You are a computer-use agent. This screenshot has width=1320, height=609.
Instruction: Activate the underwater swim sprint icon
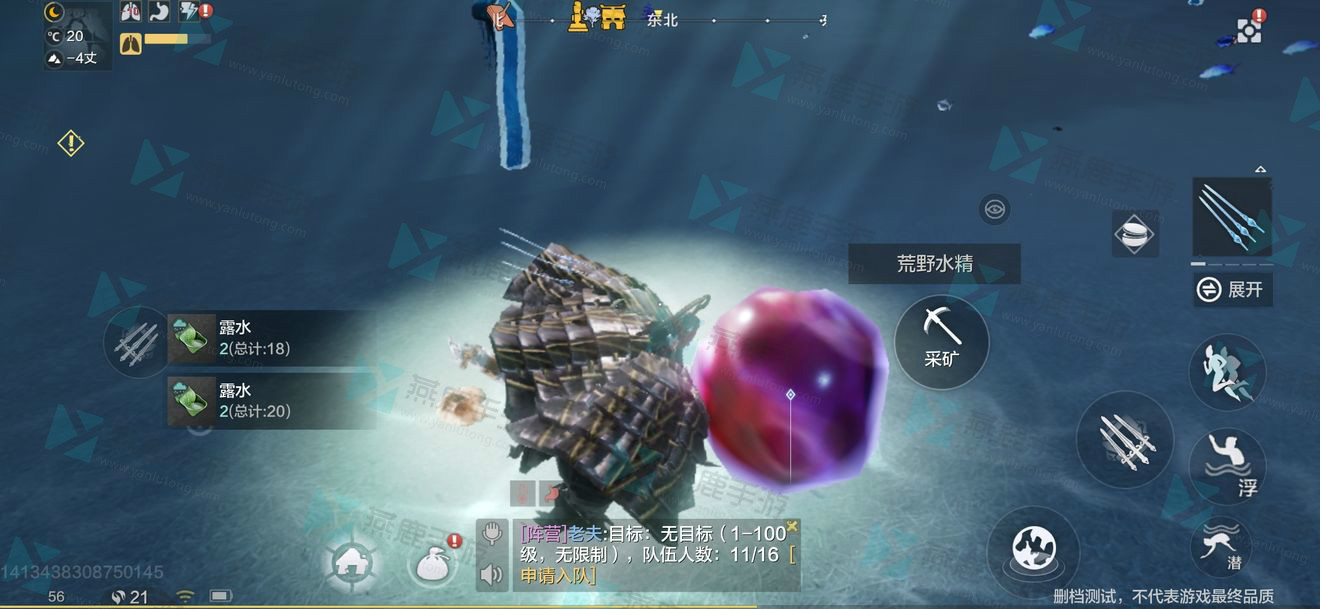tap(1227, 372)
